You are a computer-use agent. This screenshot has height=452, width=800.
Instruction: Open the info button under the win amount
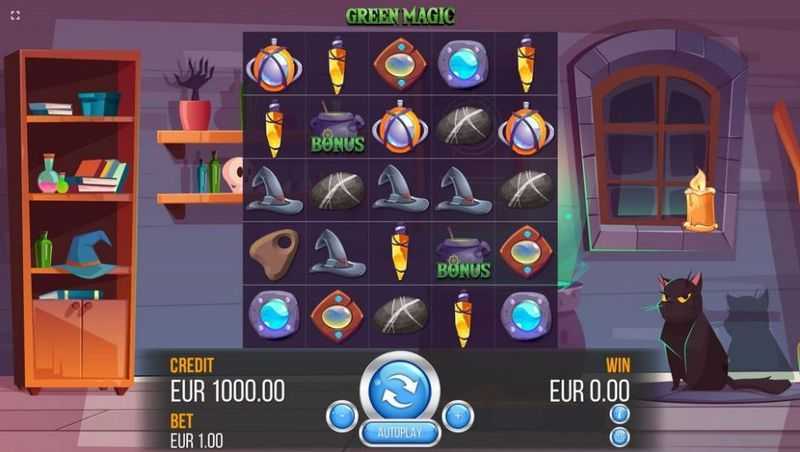click(x=619, y=414)
